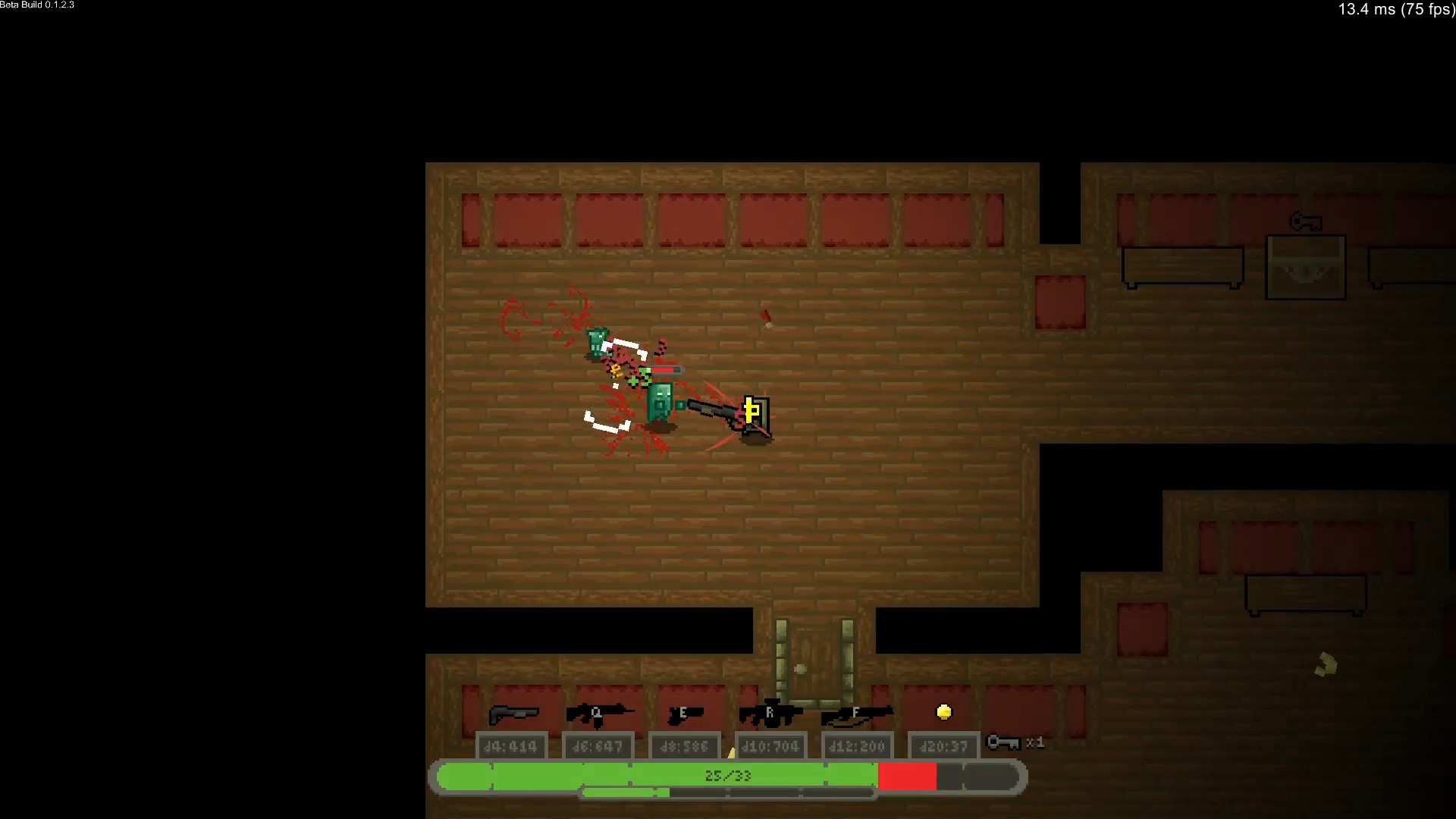Select the pistol bound to E
Screen dimensions: 1456x819
pyautogui.click(x=685, y=714)
